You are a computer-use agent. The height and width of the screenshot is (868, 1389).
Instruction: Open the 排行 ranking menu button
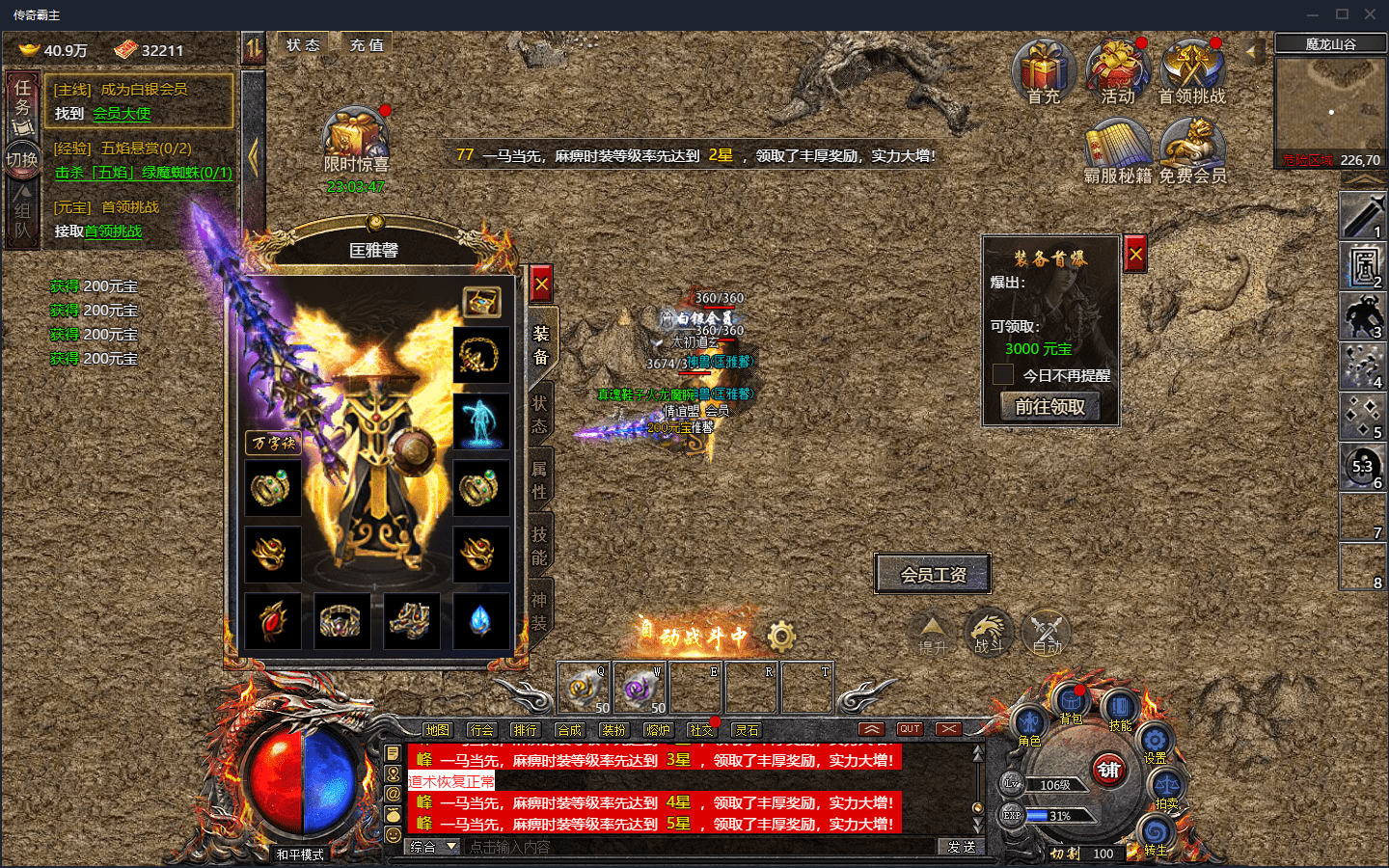click(526, 730)
